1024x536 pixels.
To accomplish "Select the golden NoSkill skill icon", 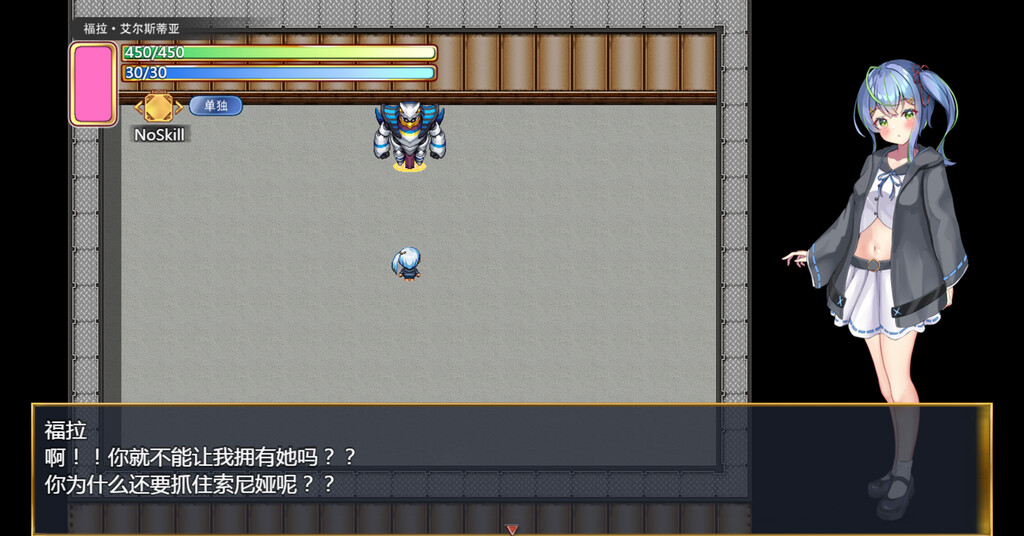I will coord(158,107).
